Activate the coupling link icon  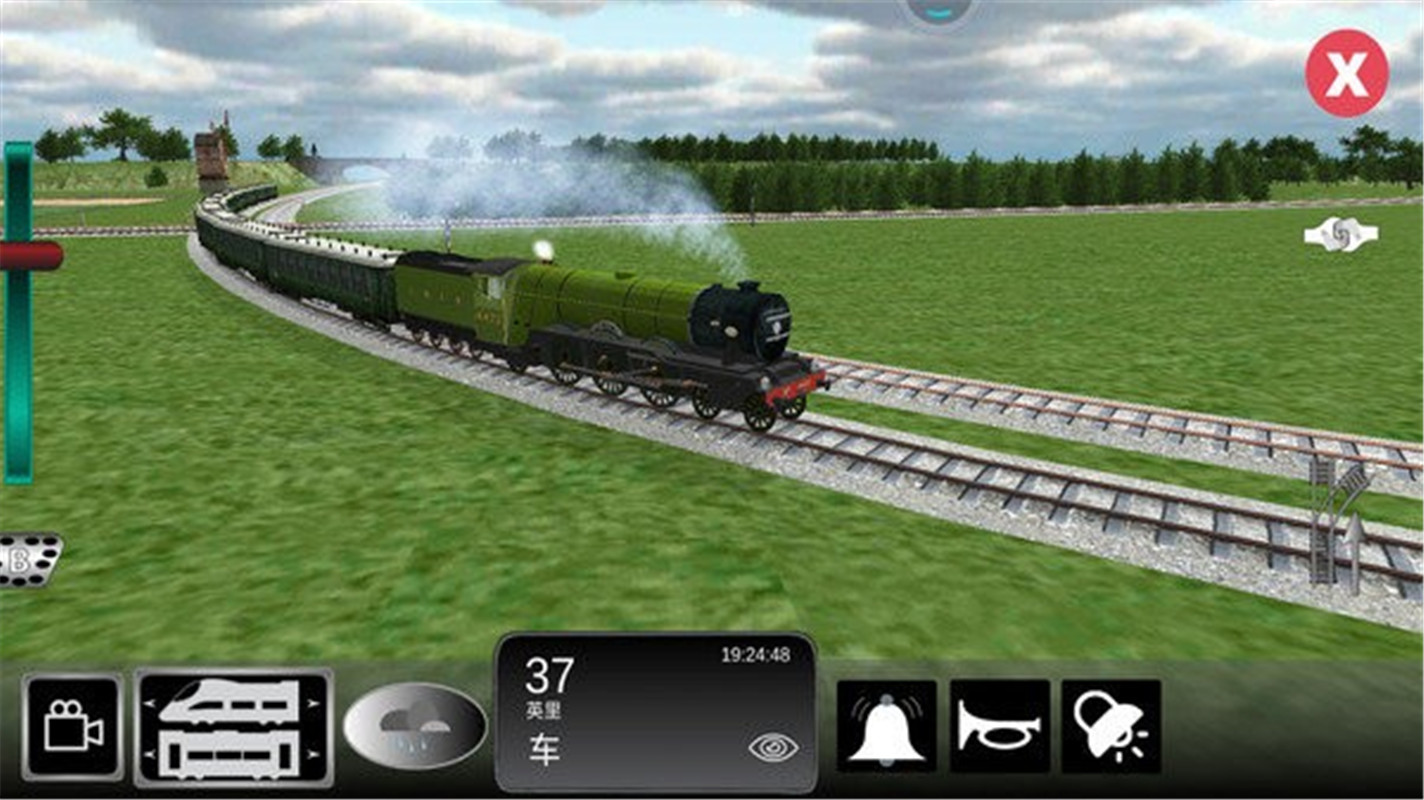[1341, 235]
